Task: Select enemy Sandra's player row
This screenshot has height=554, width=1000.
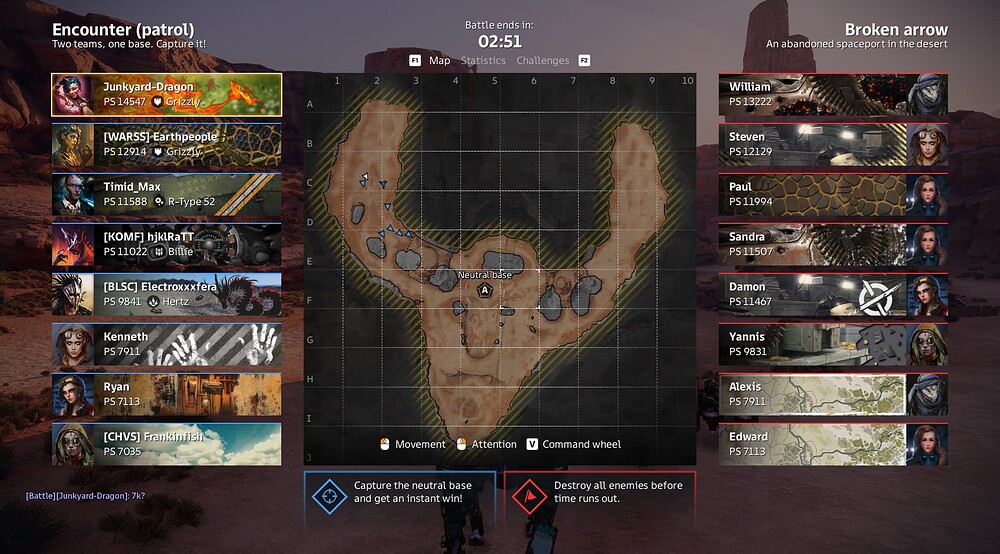Action: click(833, 244)
